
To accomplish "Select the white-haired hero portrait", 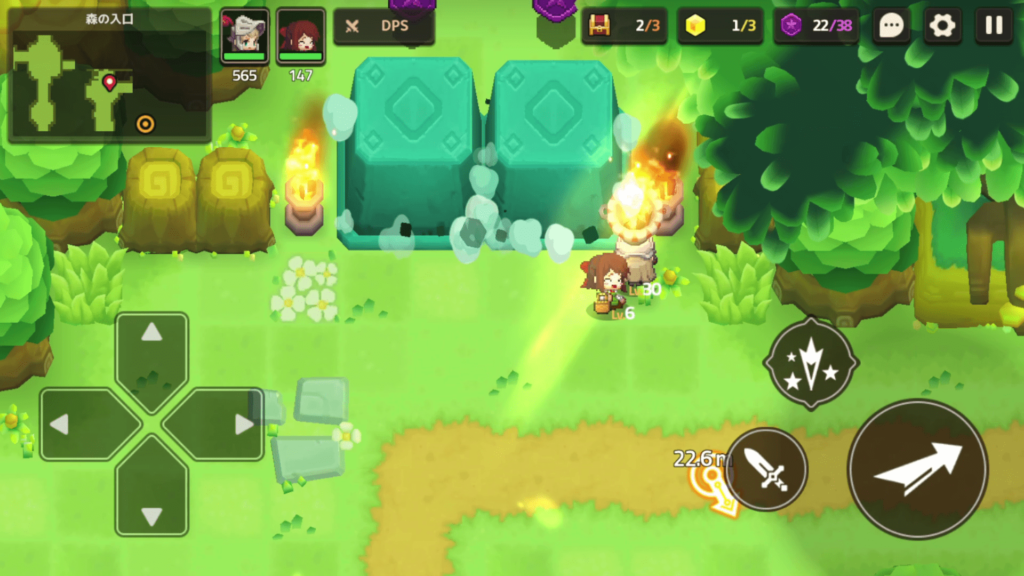I will pyautogui.click(x=245, y=37).
